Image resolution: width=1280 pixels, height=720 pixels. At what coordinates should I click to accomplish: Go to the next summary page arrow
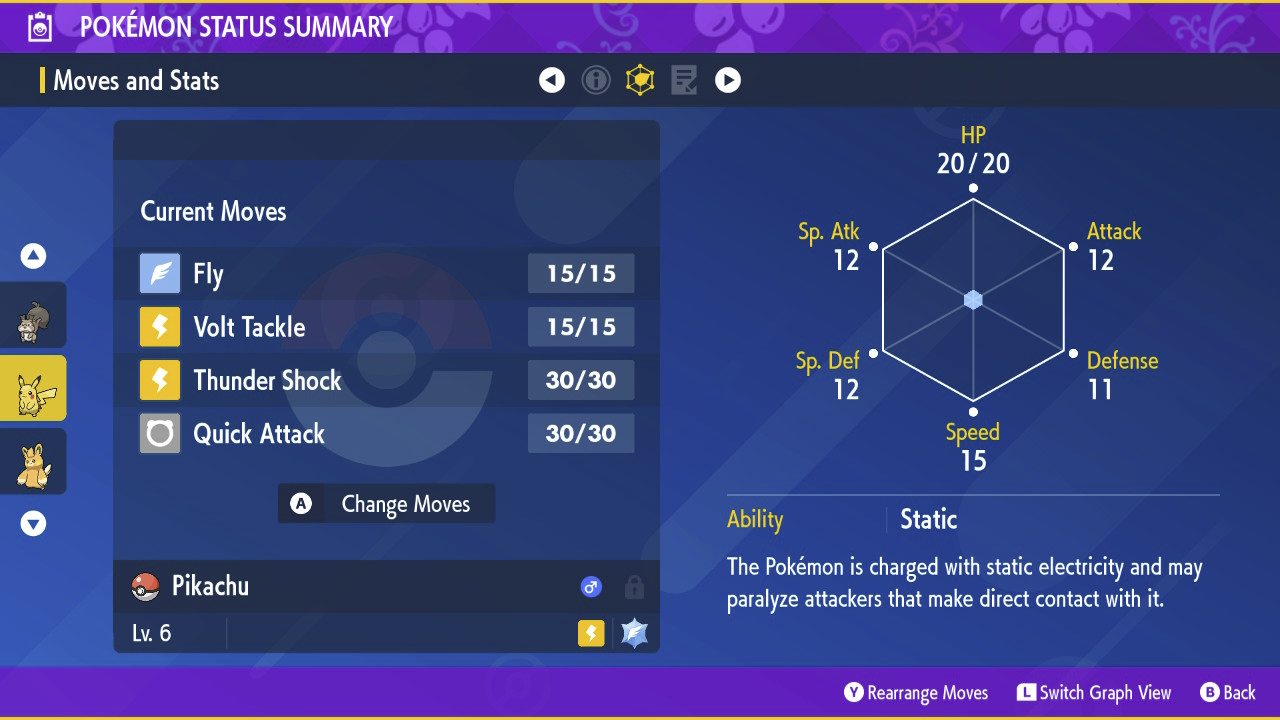728,80
